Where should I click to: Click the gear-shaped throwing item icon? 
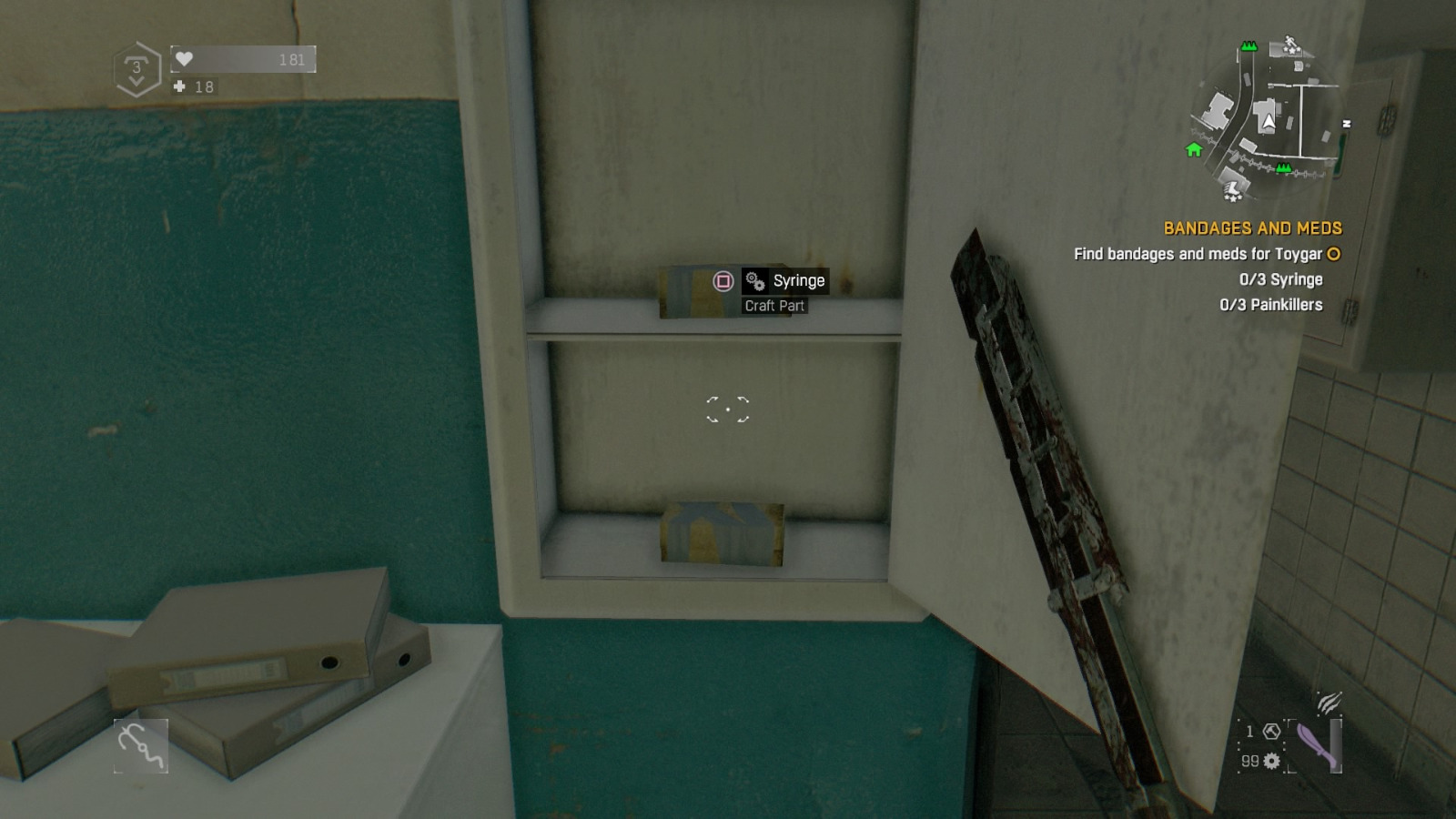click(1271, 763)
